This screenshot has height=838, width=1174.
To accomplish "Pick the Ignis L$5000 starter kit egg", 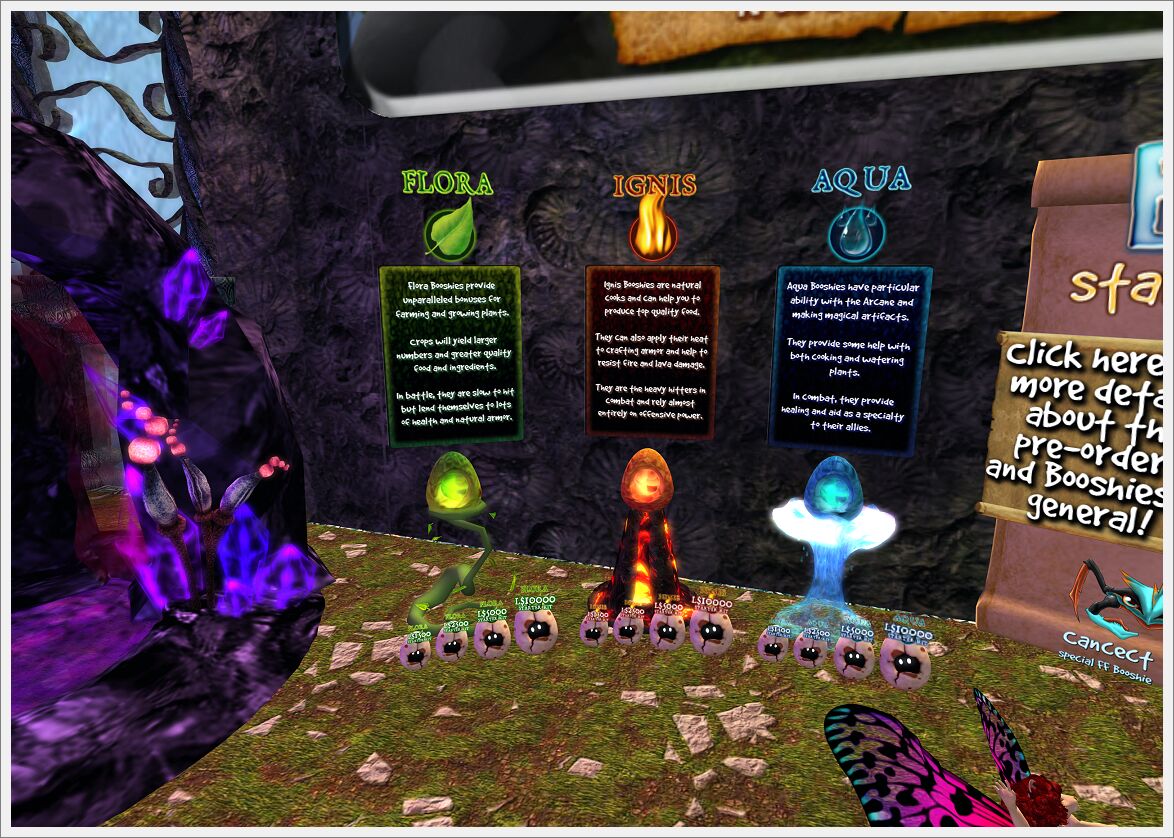I will click(x=667, y=632).
